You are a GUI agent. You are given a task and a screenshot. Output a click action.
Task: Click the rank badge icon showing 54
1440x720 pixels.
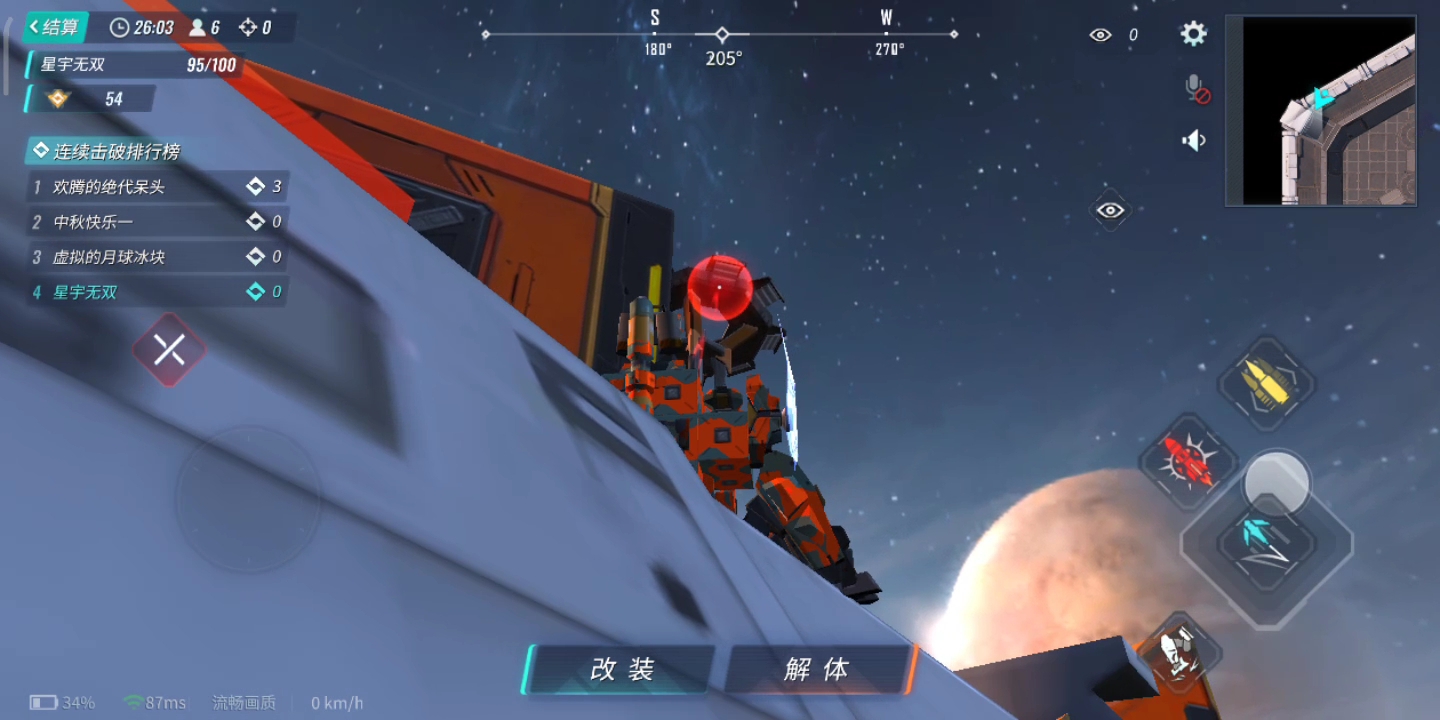pyautogui.click(x=57, y=99)
